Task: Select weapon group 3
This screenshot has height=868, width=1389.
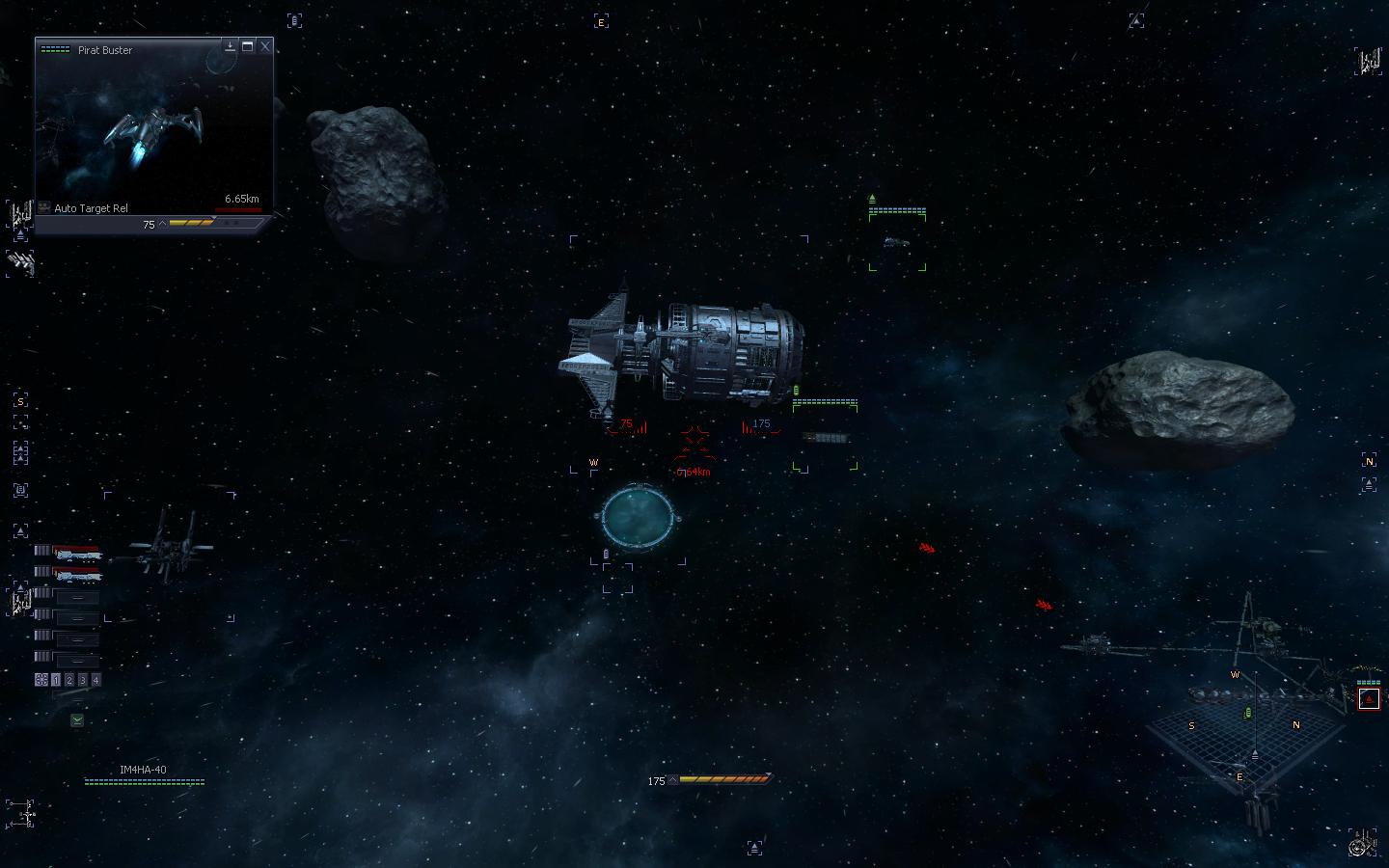Action: (83, 680)
